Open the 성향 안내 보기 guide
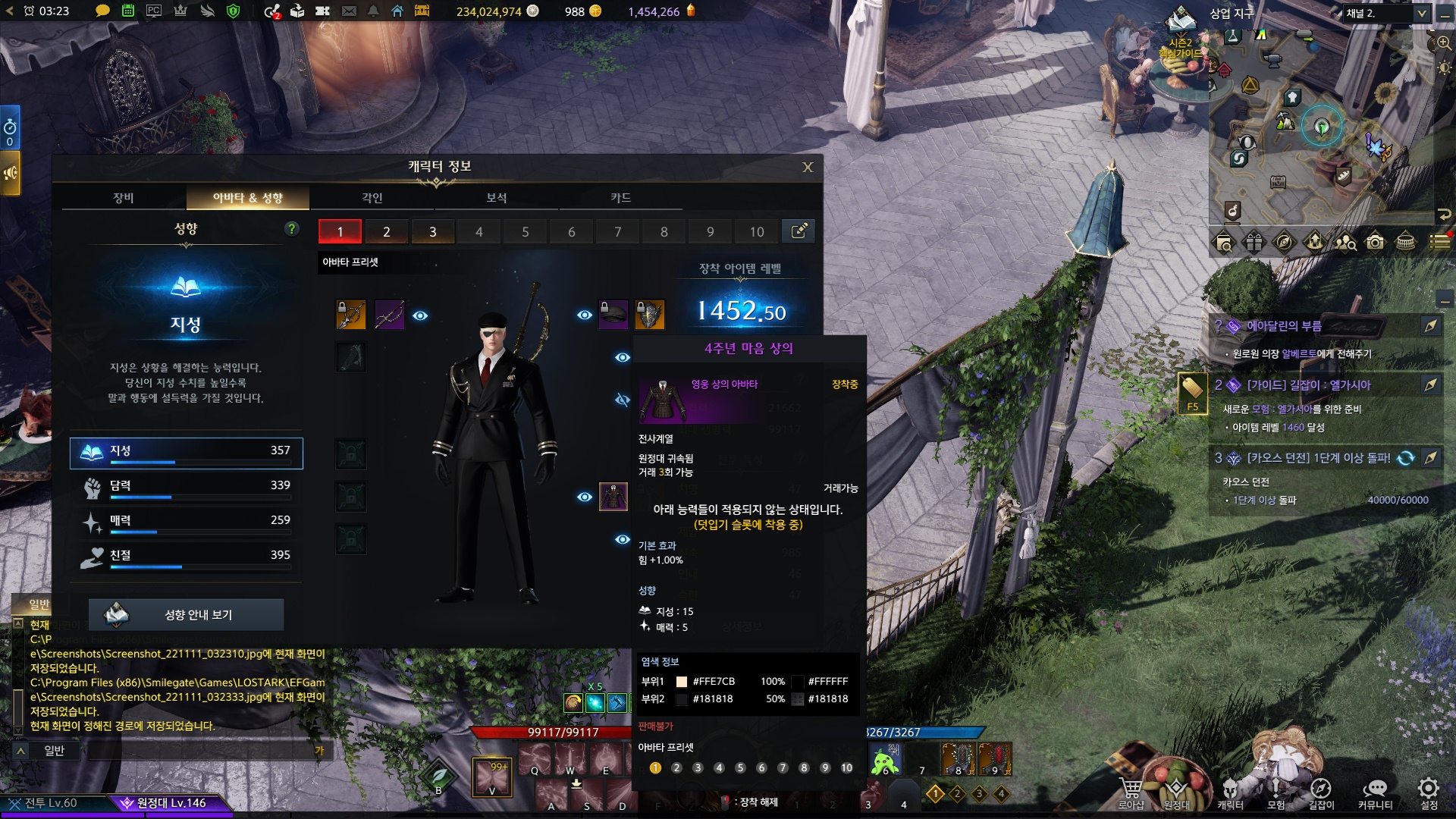 [x=187, y=615]
